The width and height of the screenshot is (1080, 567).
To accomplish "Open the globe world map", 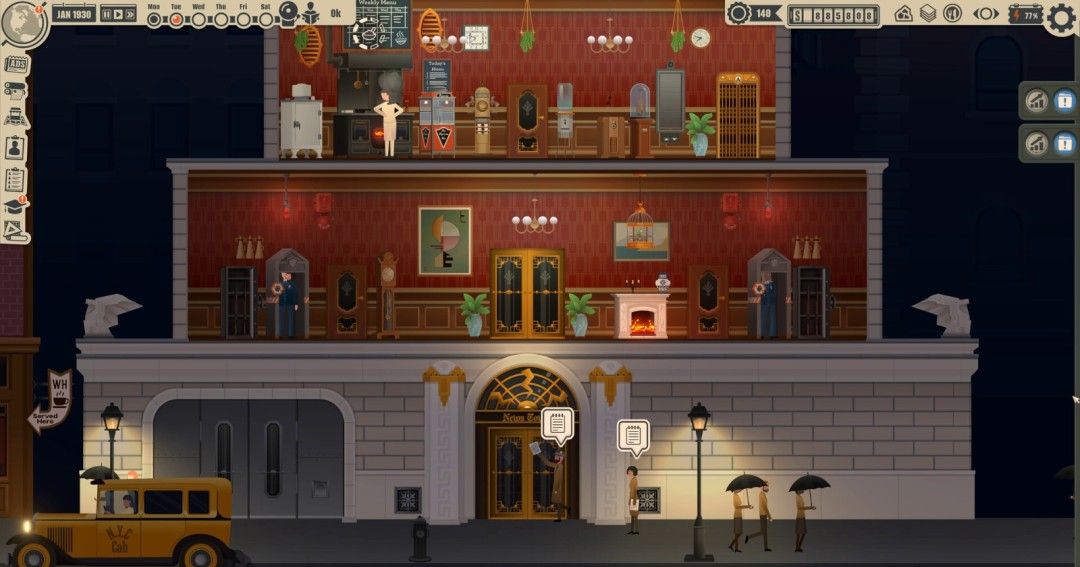I will pos(21,23).
